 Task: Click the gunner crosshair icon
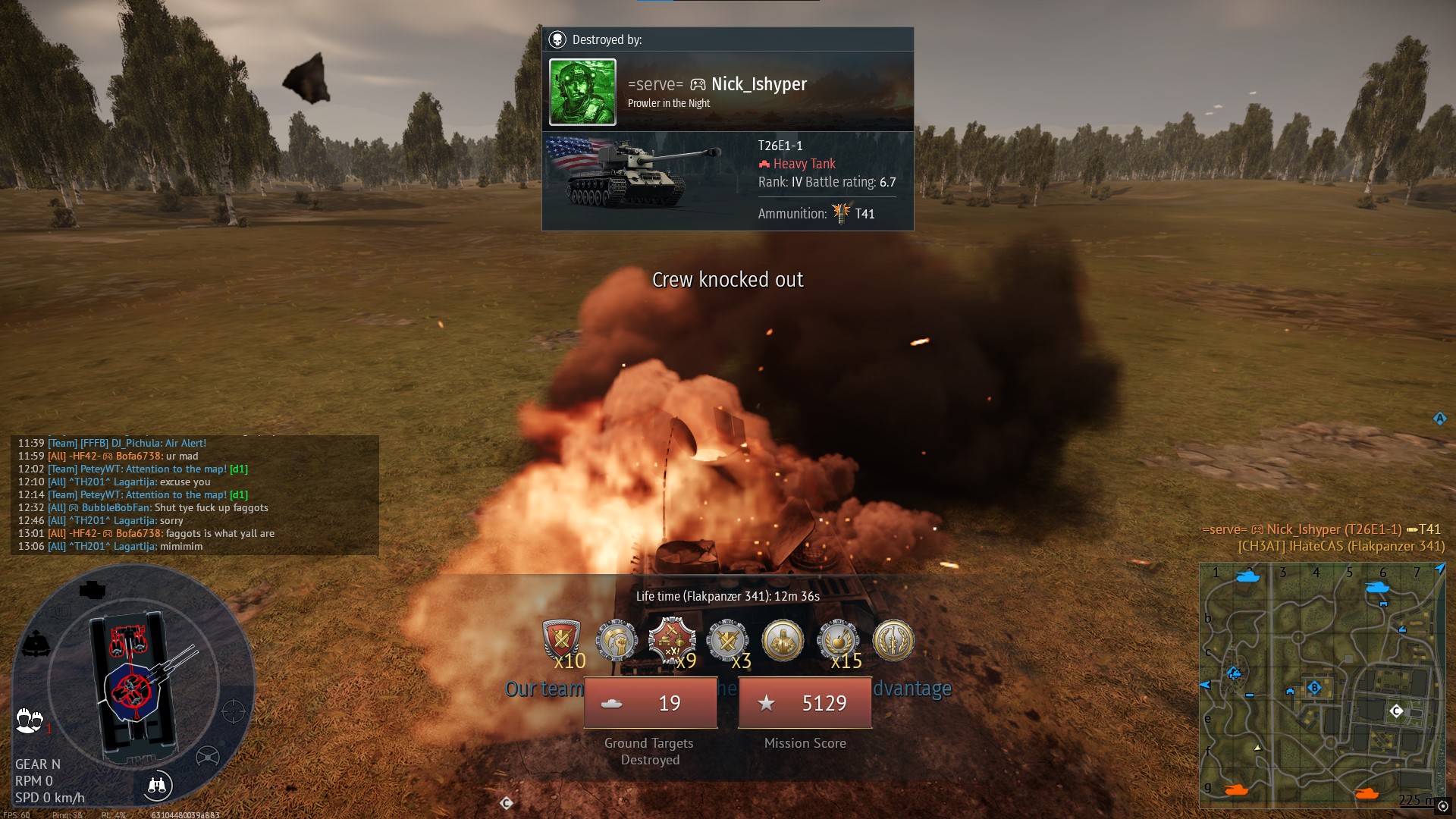tap(234, 711)
